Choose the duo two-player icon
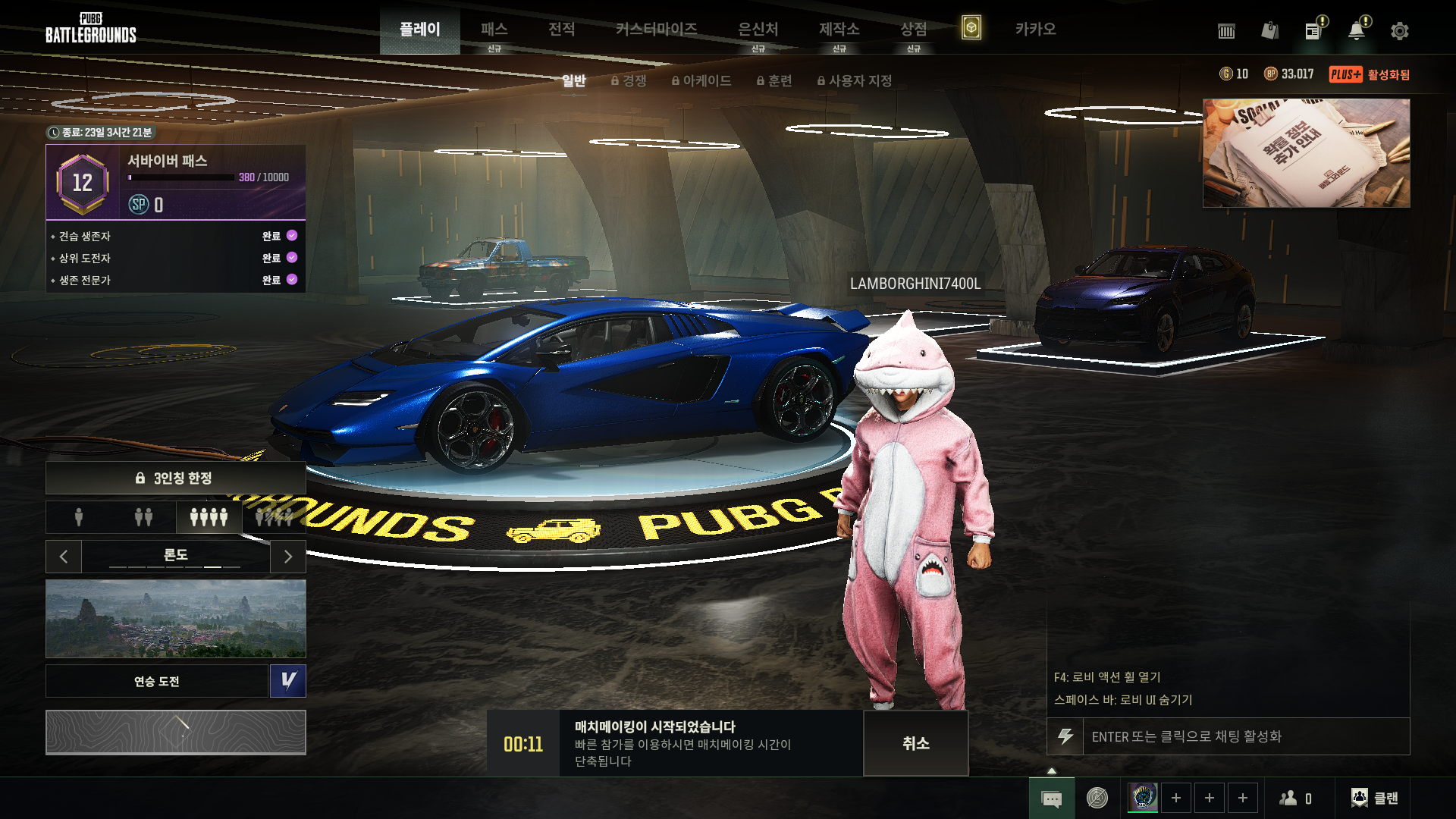Screen dimensions: 1456x819 (143, 517)
